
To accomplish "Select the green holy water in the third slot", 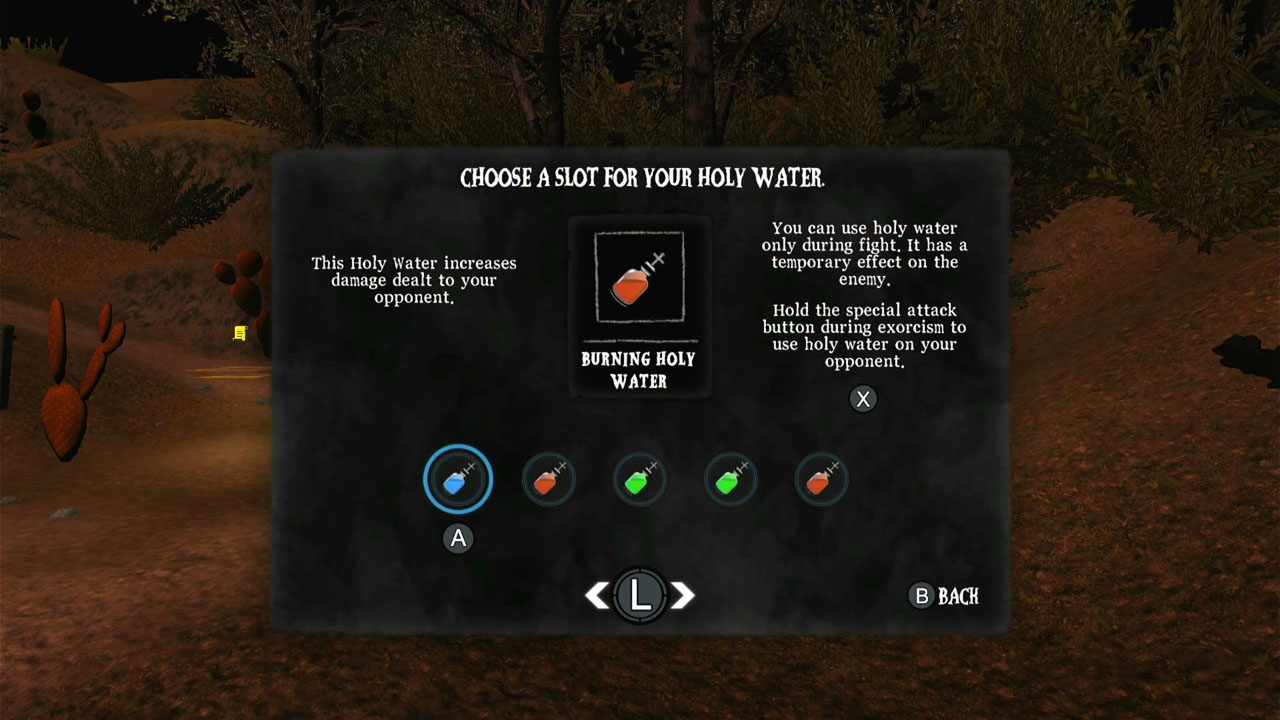I will pyautogui.click(x=639, y=478).
